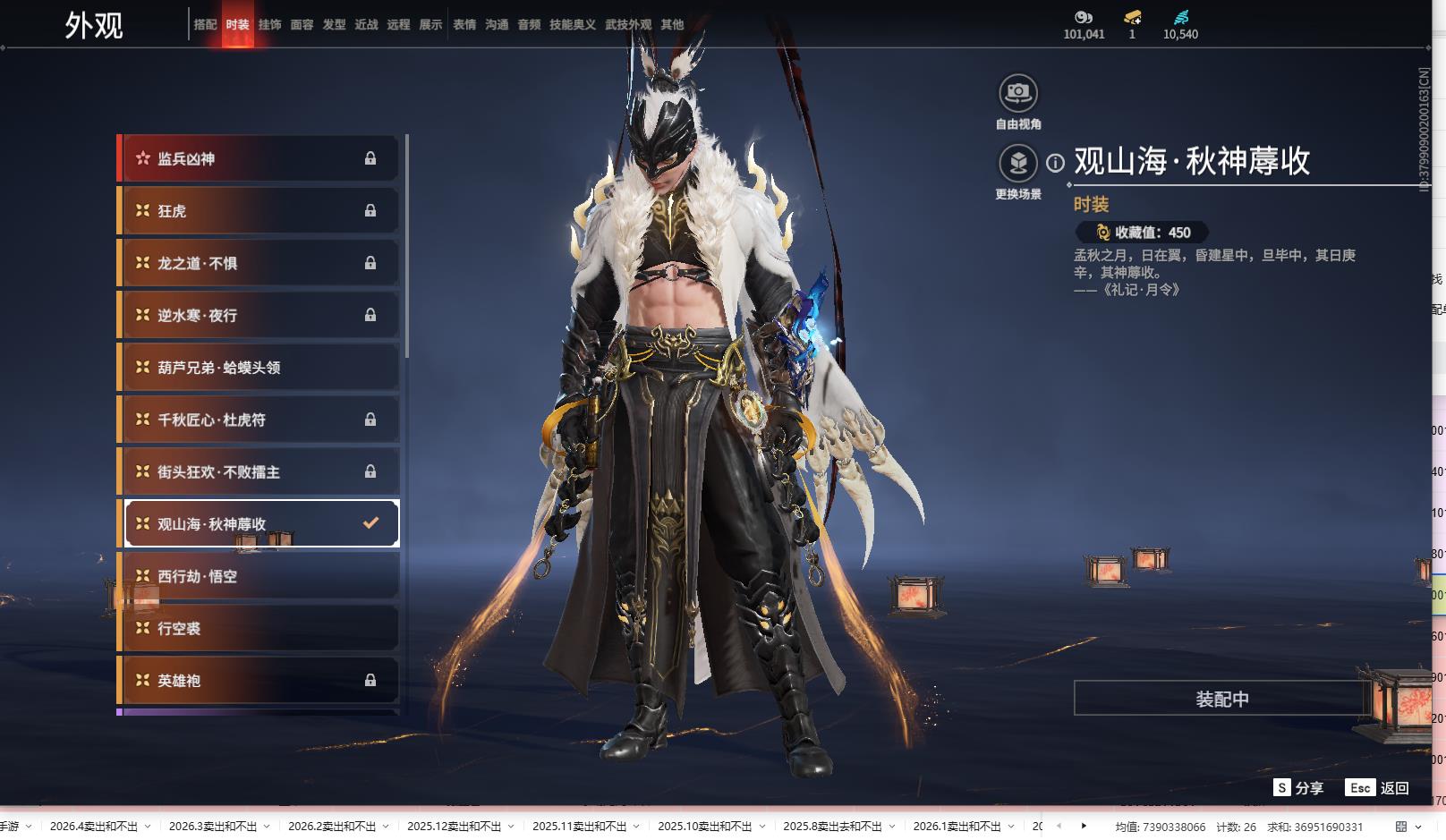Open the 自由视角 free camera
The image size is (1446, 840).
[1017, 93]
